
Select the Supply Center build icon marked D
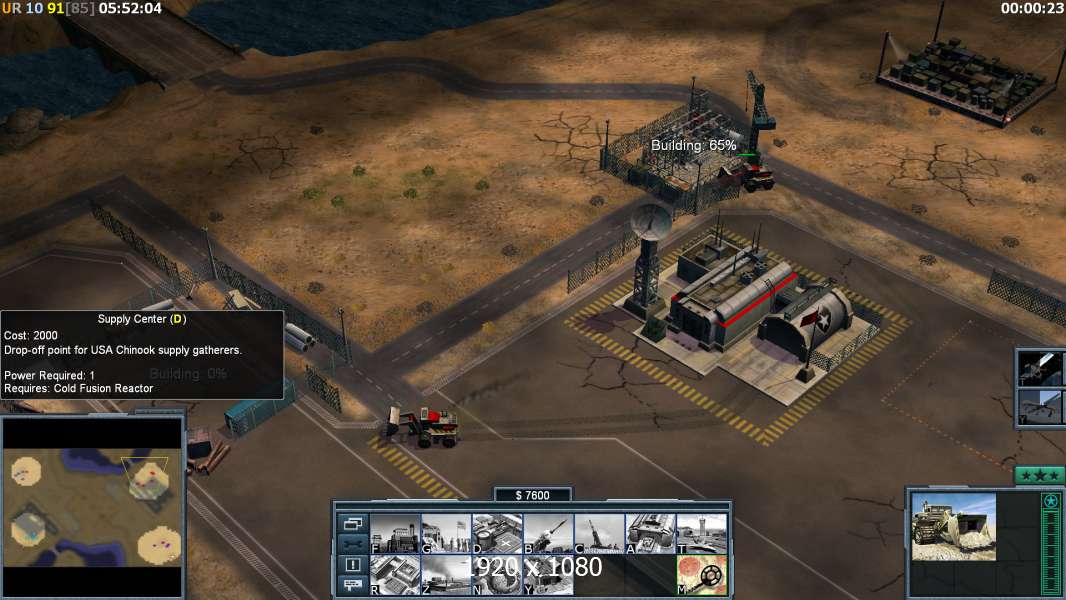tap(496, 534)
